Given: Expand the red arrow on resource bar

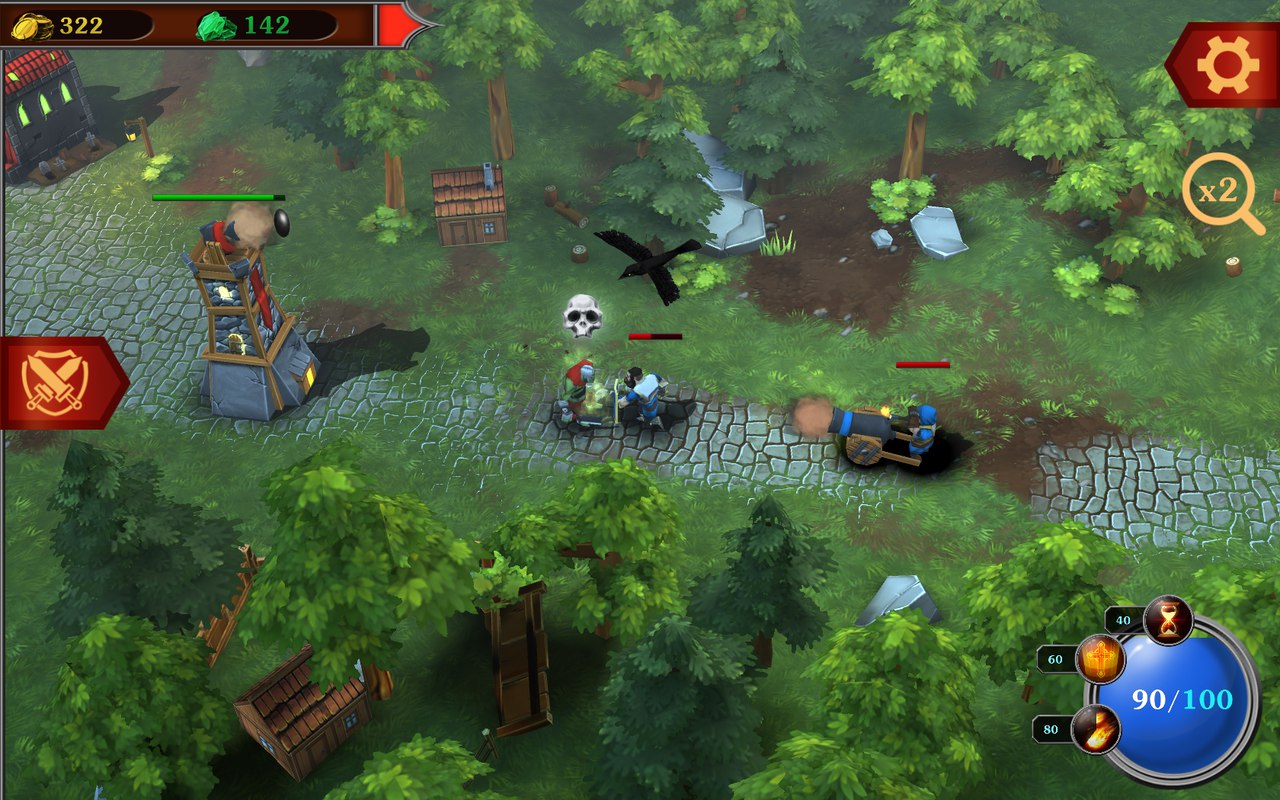Looking at the screenshot, I should pos(400,24).
